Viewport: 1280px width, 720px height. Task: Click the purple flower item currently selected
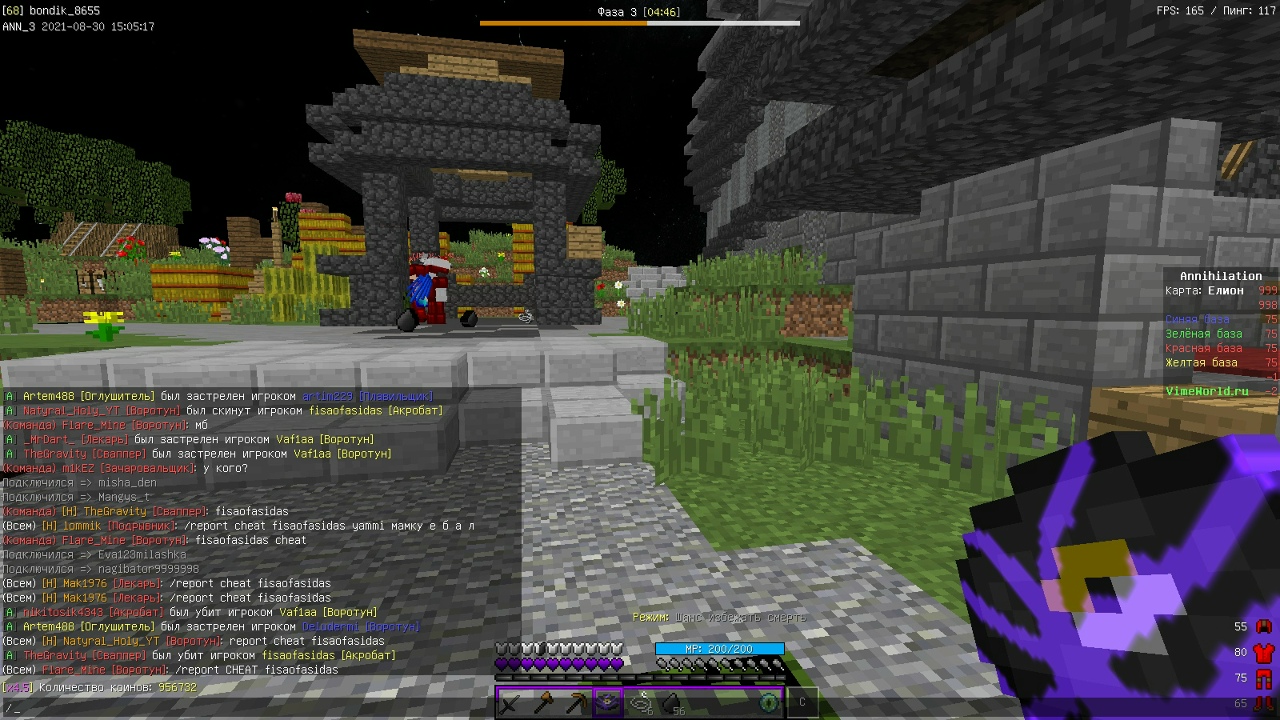tap(606, 703)
